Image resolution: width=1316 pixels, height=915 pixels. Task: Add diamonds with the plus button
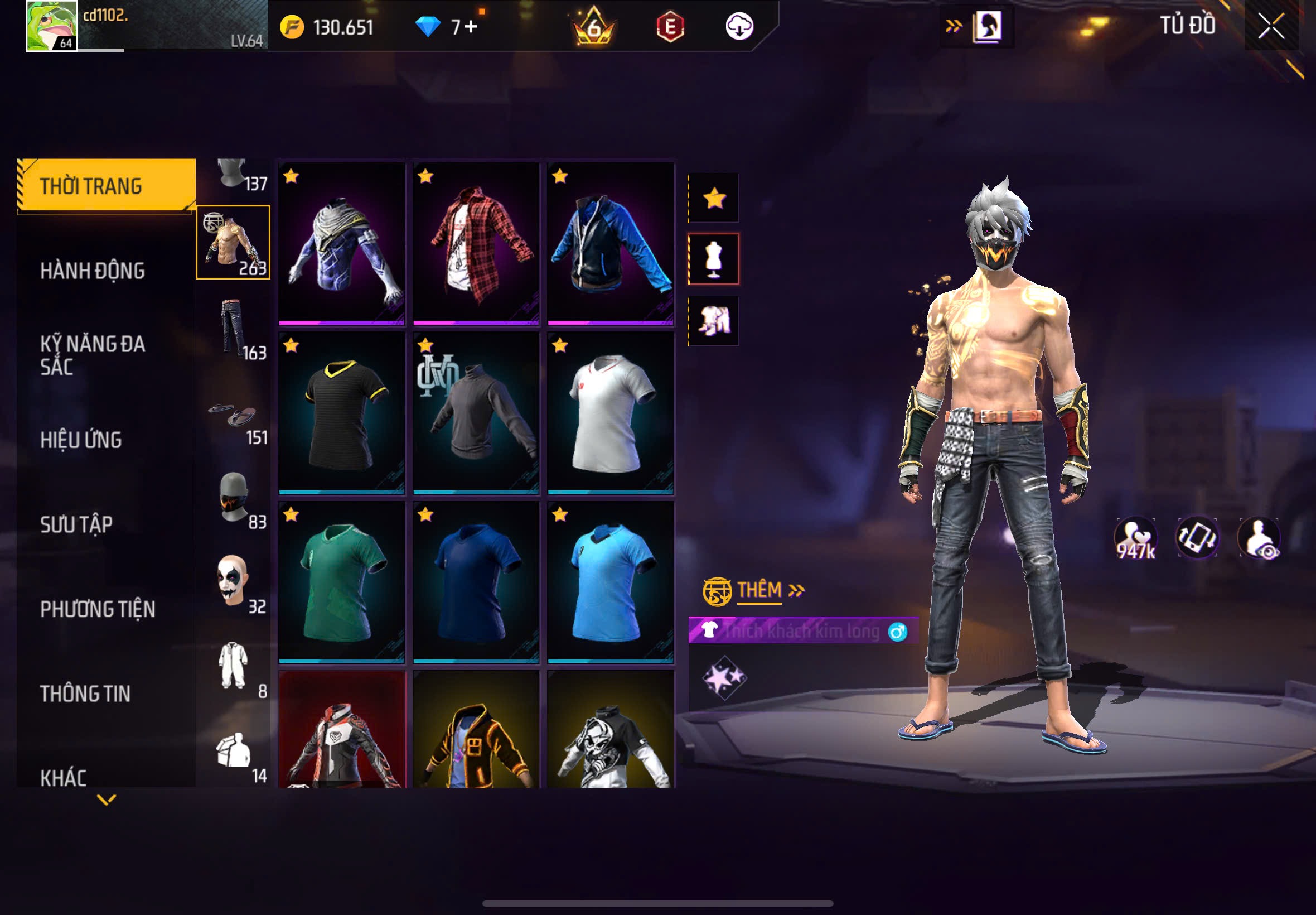[x=471, y=27]
